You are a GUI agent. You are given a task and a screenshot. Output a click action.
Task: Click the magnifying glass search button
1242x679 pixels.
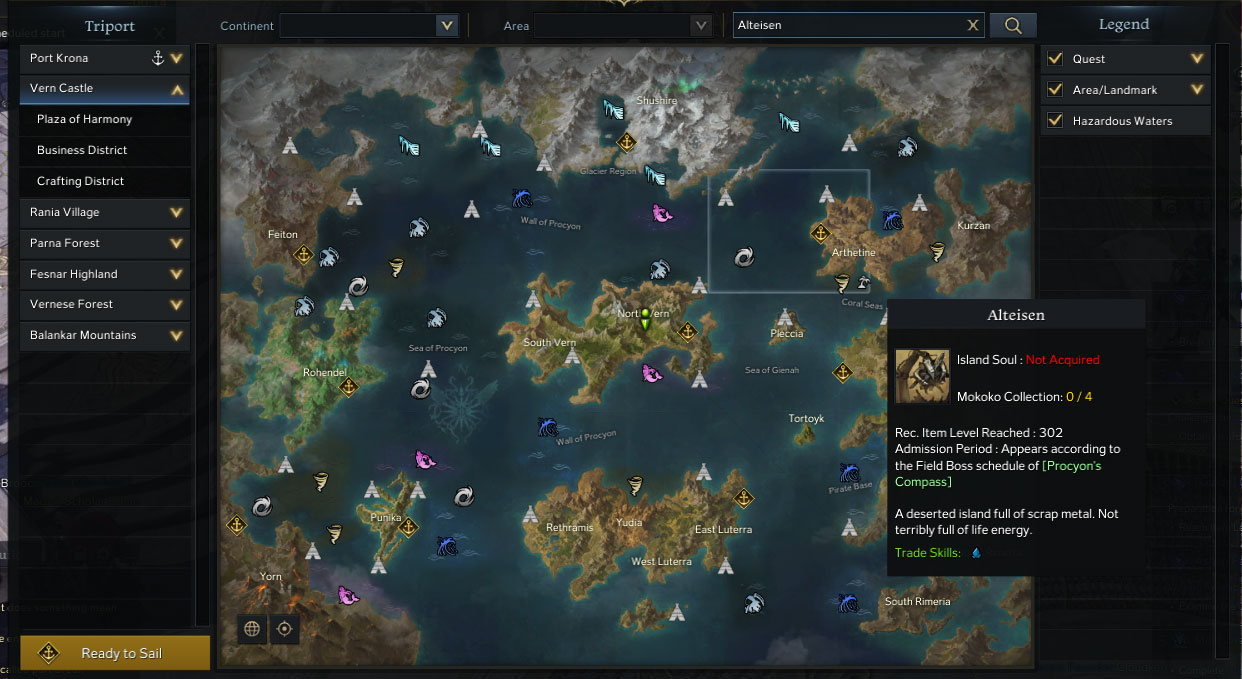[x=1013, y=26]
